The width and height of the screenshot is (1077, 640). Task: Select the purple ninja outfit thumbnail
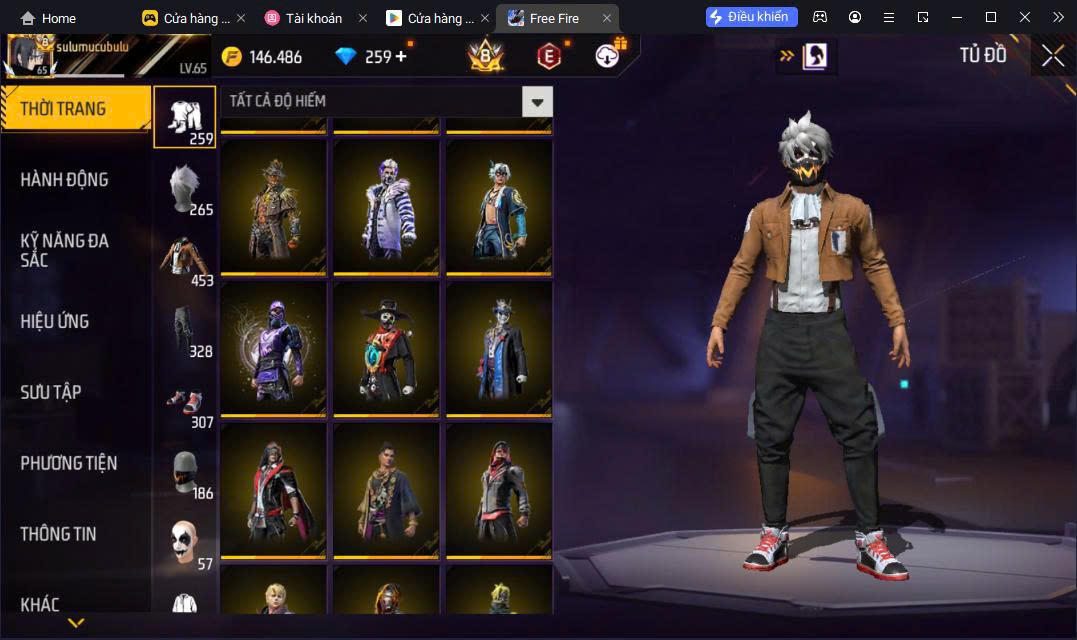(x=273, y=348)
